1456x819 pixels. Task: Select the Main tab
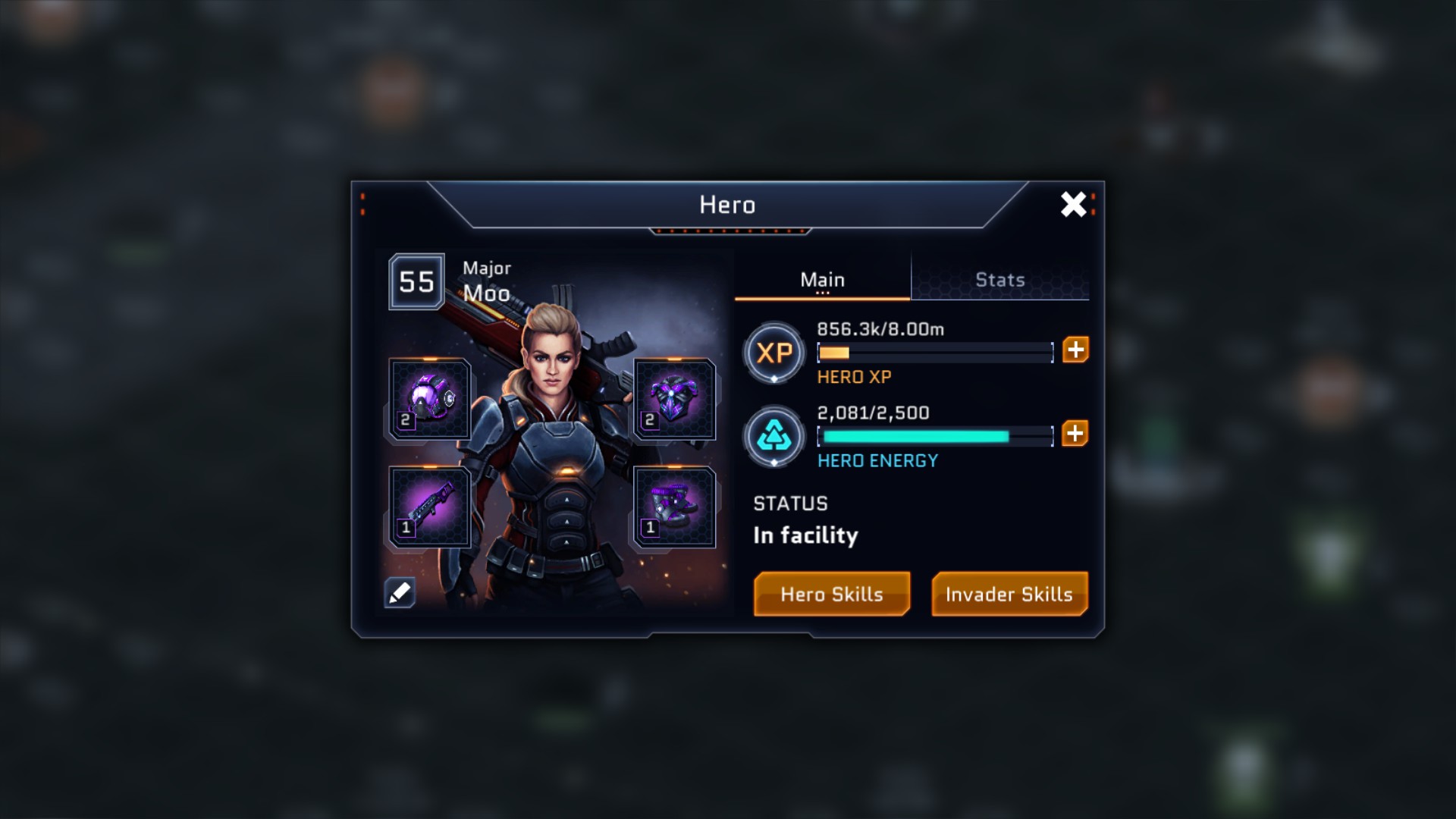pos(822,280)
